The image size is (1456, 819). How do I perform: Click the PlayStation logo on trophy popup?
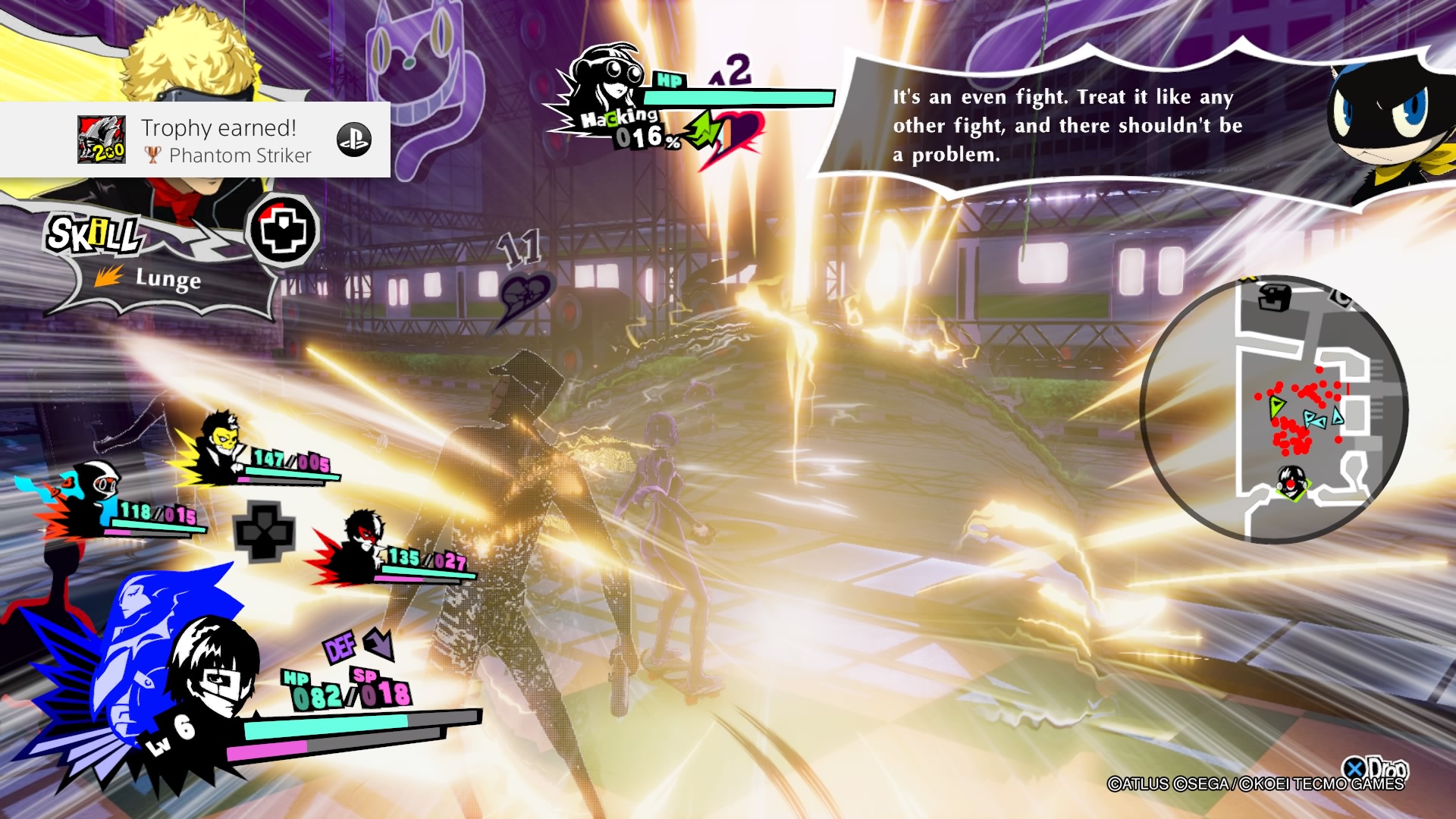tap(353, 140)
